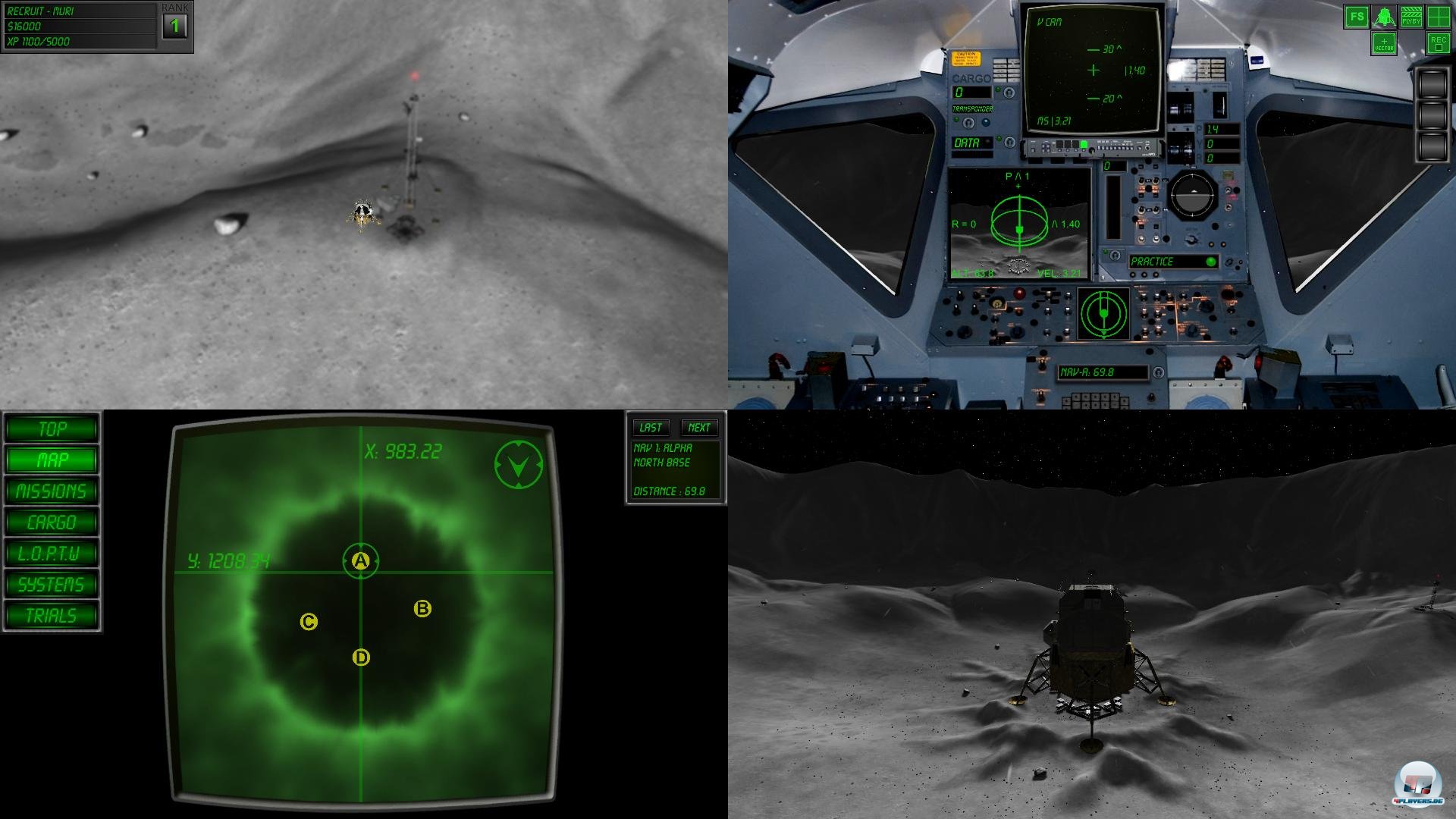Viewport: 1456px width, 819px height.
Task: Click the lunar lander camera view icon
Action: point(1384,16)
